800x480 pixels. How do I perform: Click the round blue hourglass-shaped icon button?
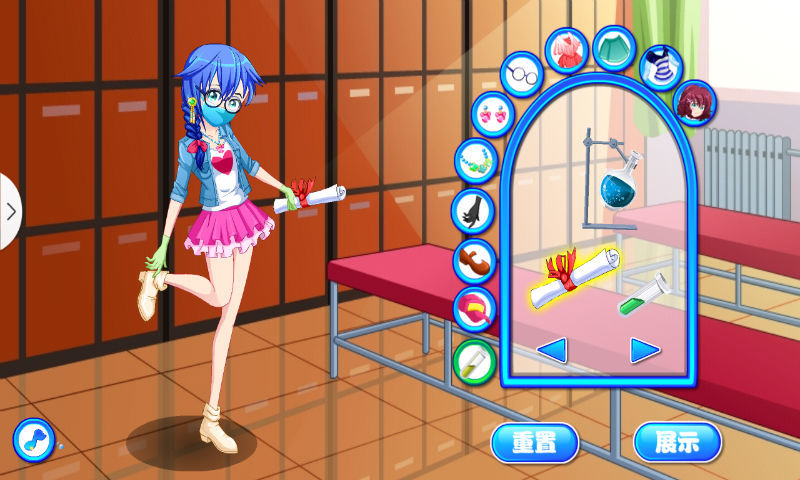(33, 439)
